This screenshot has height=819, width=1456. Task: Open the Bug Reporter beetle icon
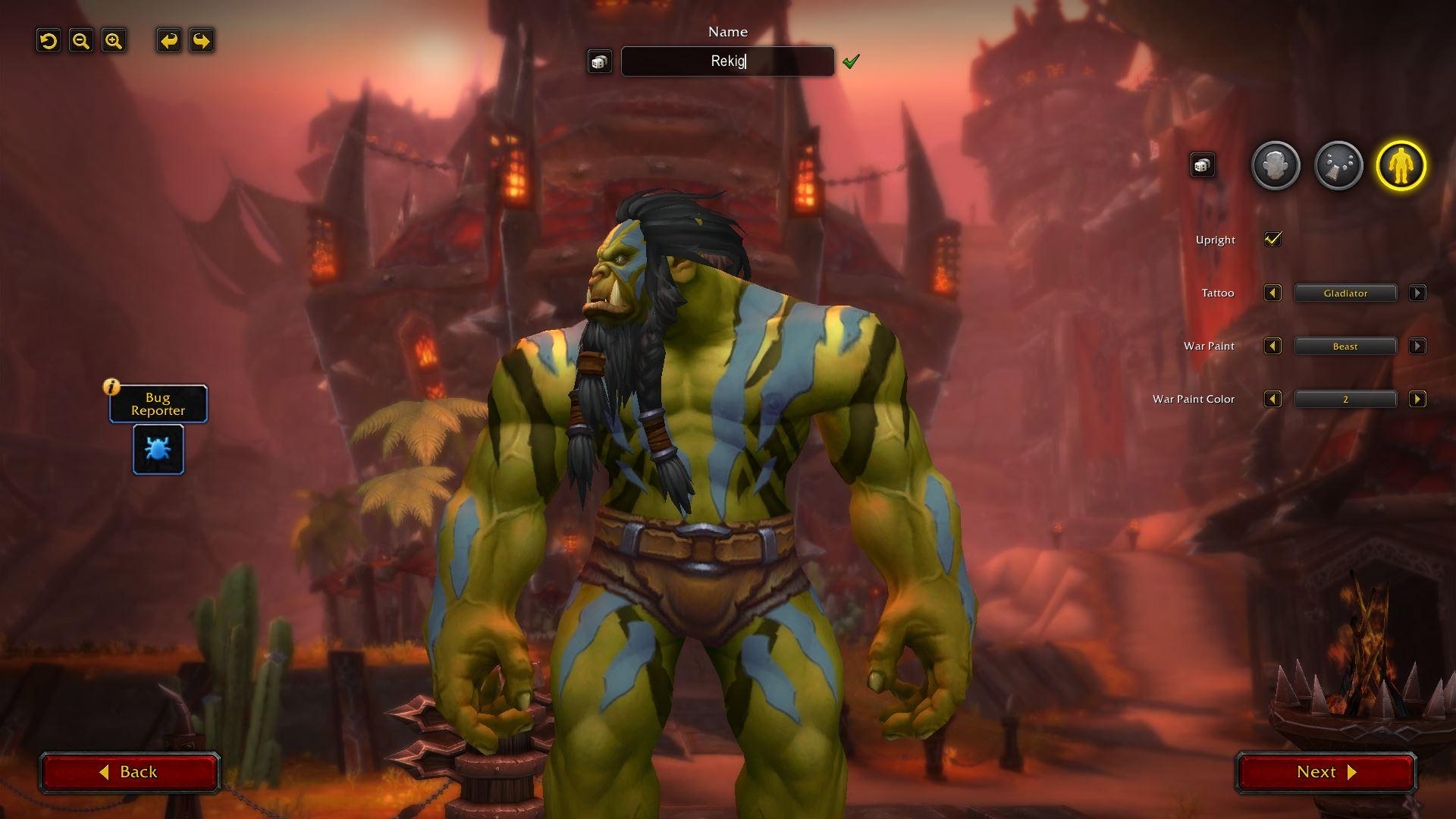158,450
